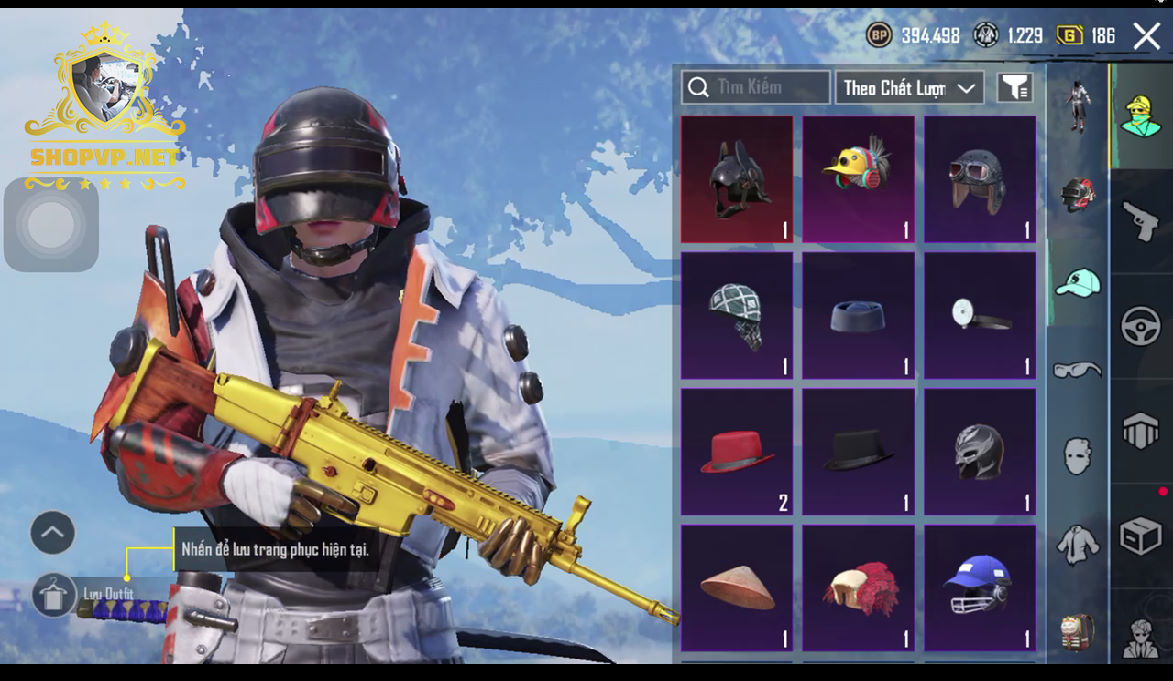
Task: Open the item filter button
Action: [x=1015, y=88]
